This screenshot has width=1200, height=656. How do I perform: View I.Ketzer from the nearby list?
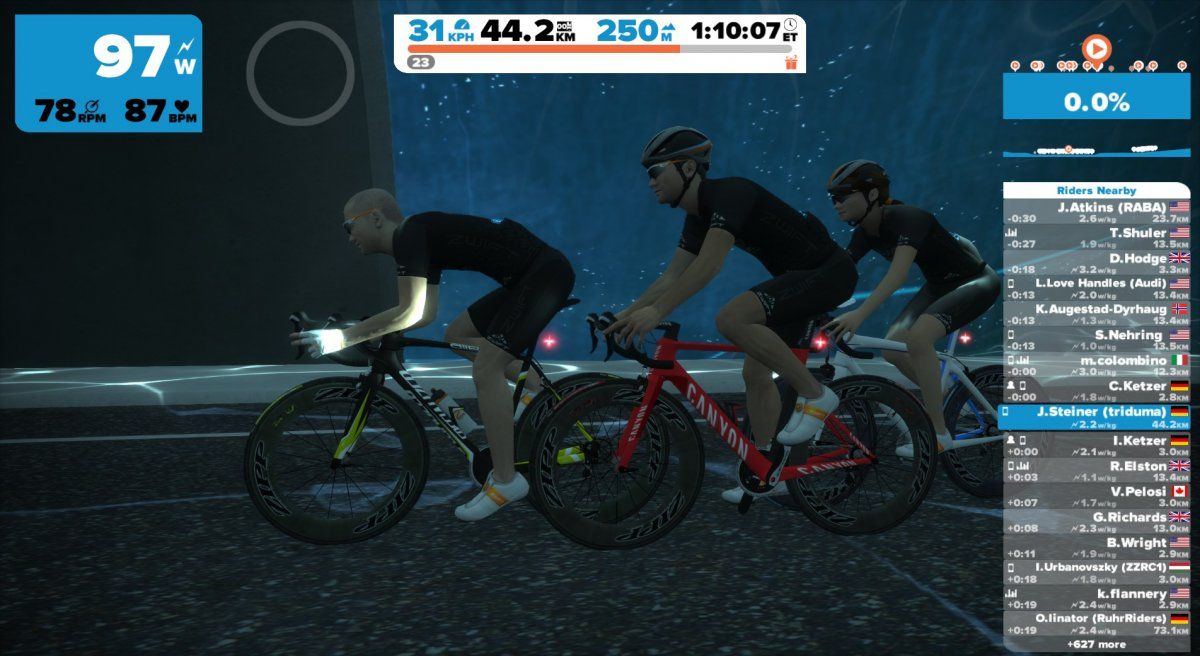tap(1097, 445)
